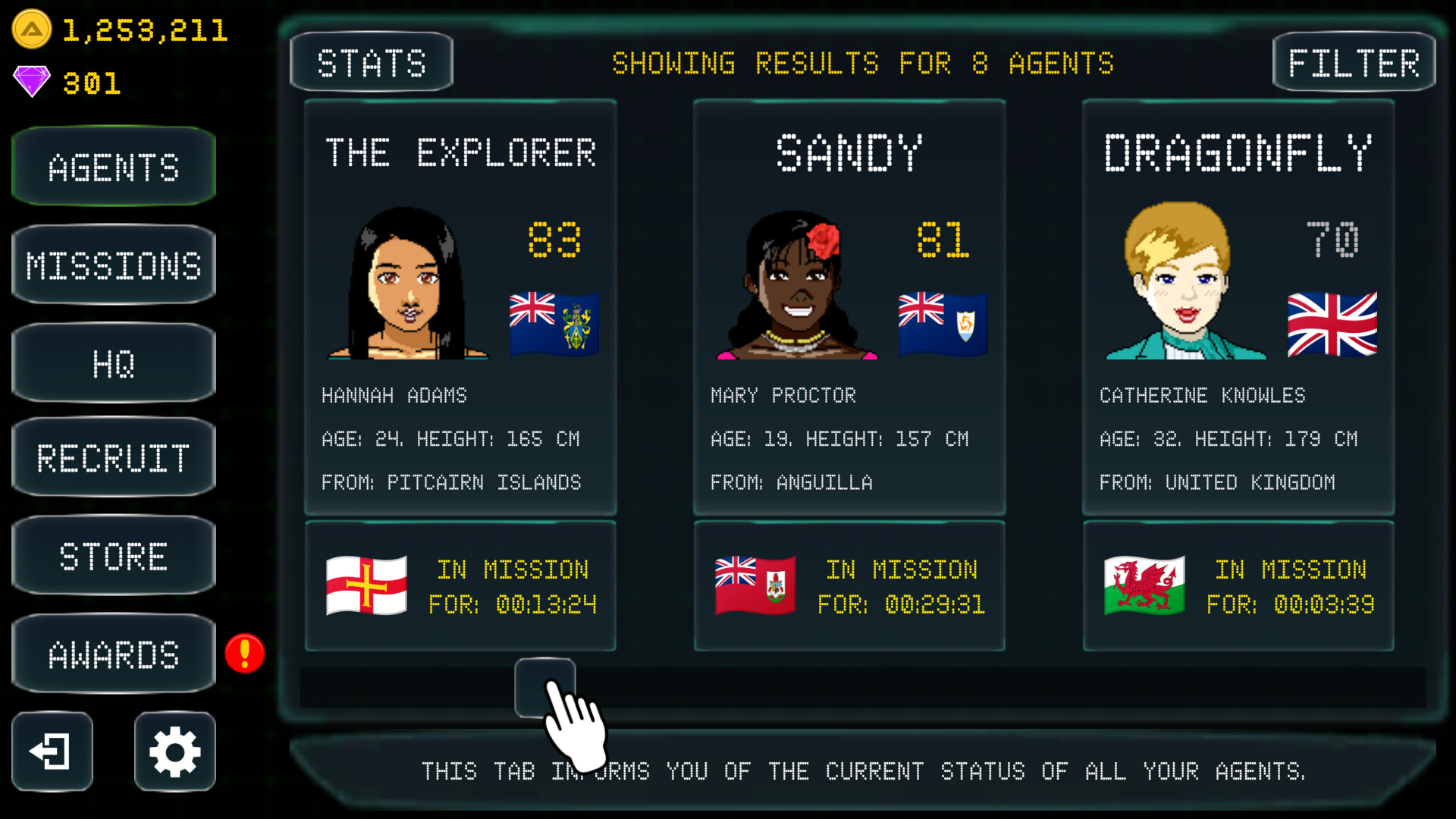Open the FILTER options
The width and height of the screenshot is (1456, 819).
[1354, 61]
